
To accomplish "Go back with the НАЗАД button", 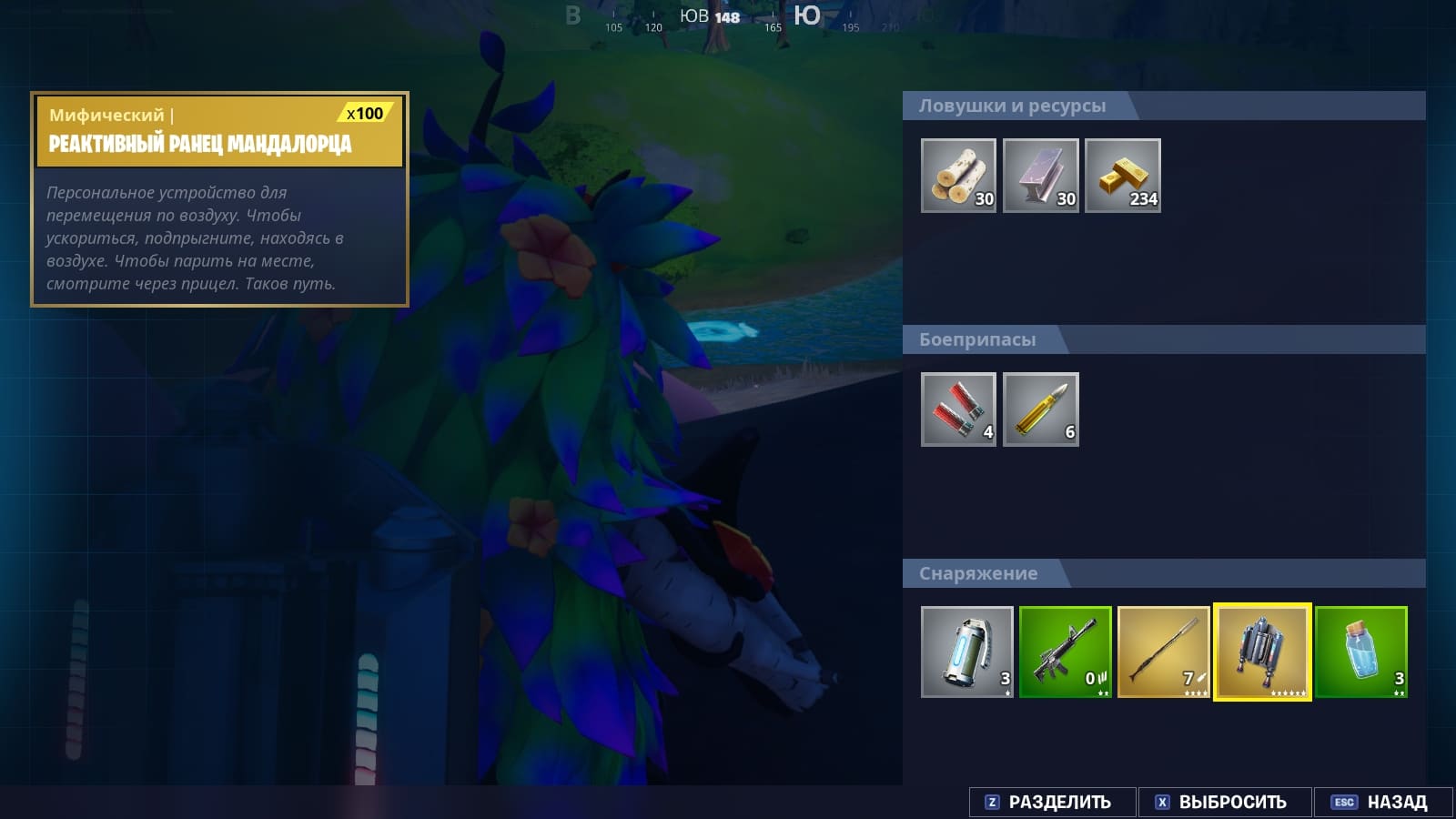I will 1383,802.
